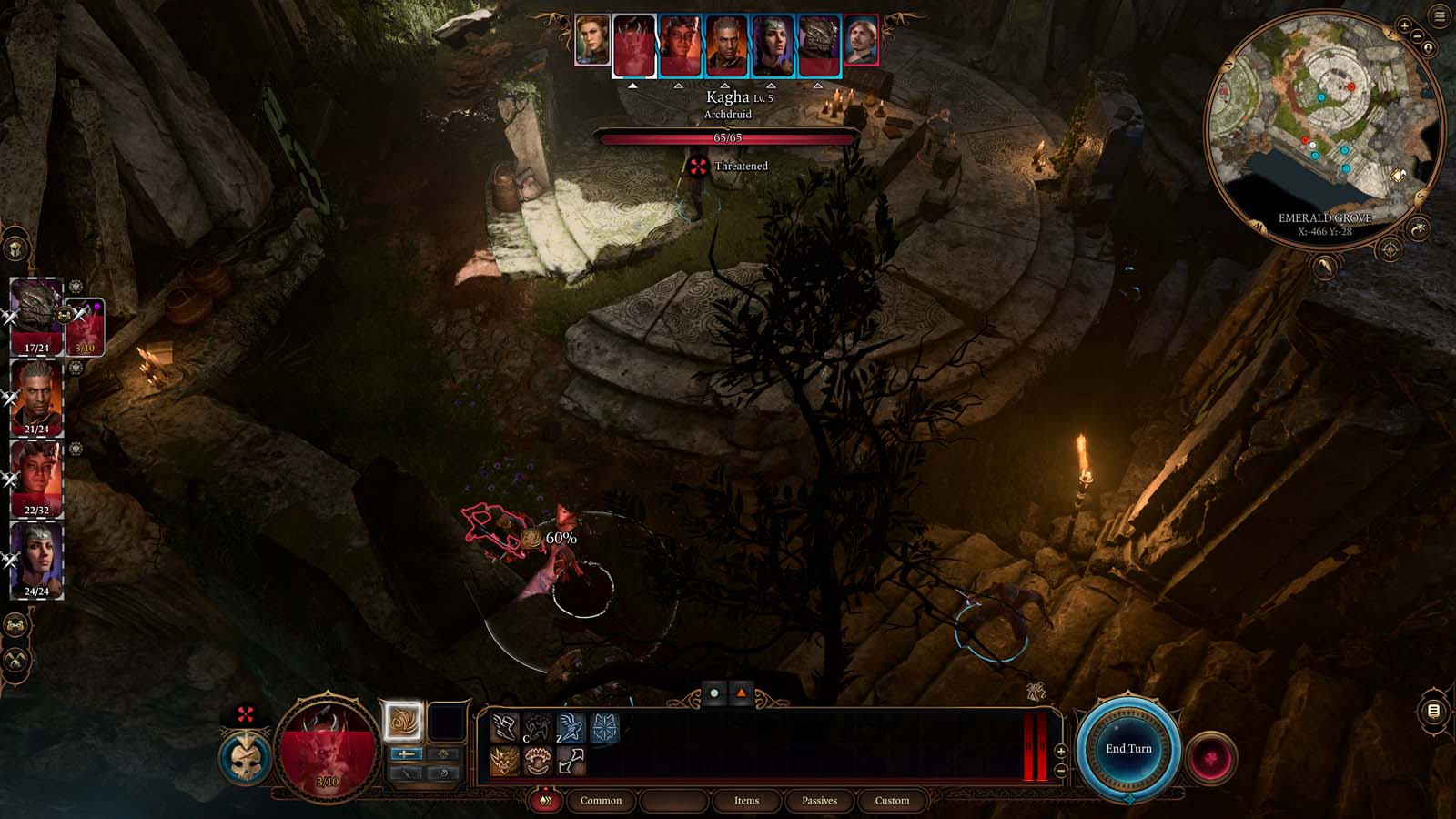
Task: End the current combat turn
Action: (x=1128, y=749)
